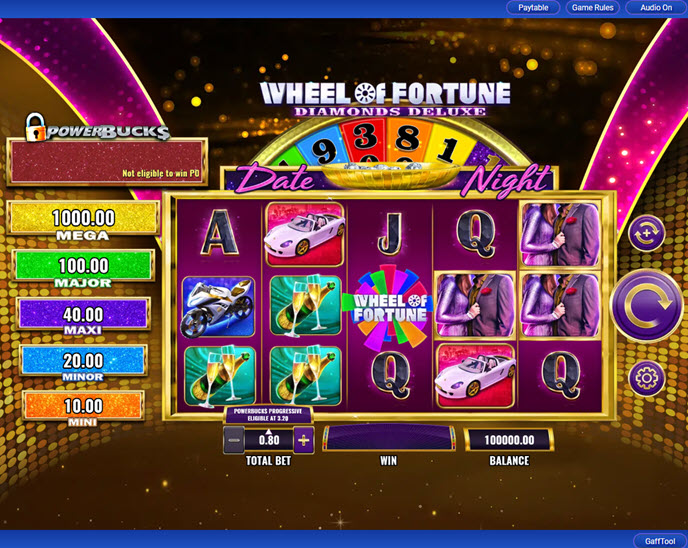Click the PowerBucks padlock icon
688x548 pixels.
tap(36, 126)
